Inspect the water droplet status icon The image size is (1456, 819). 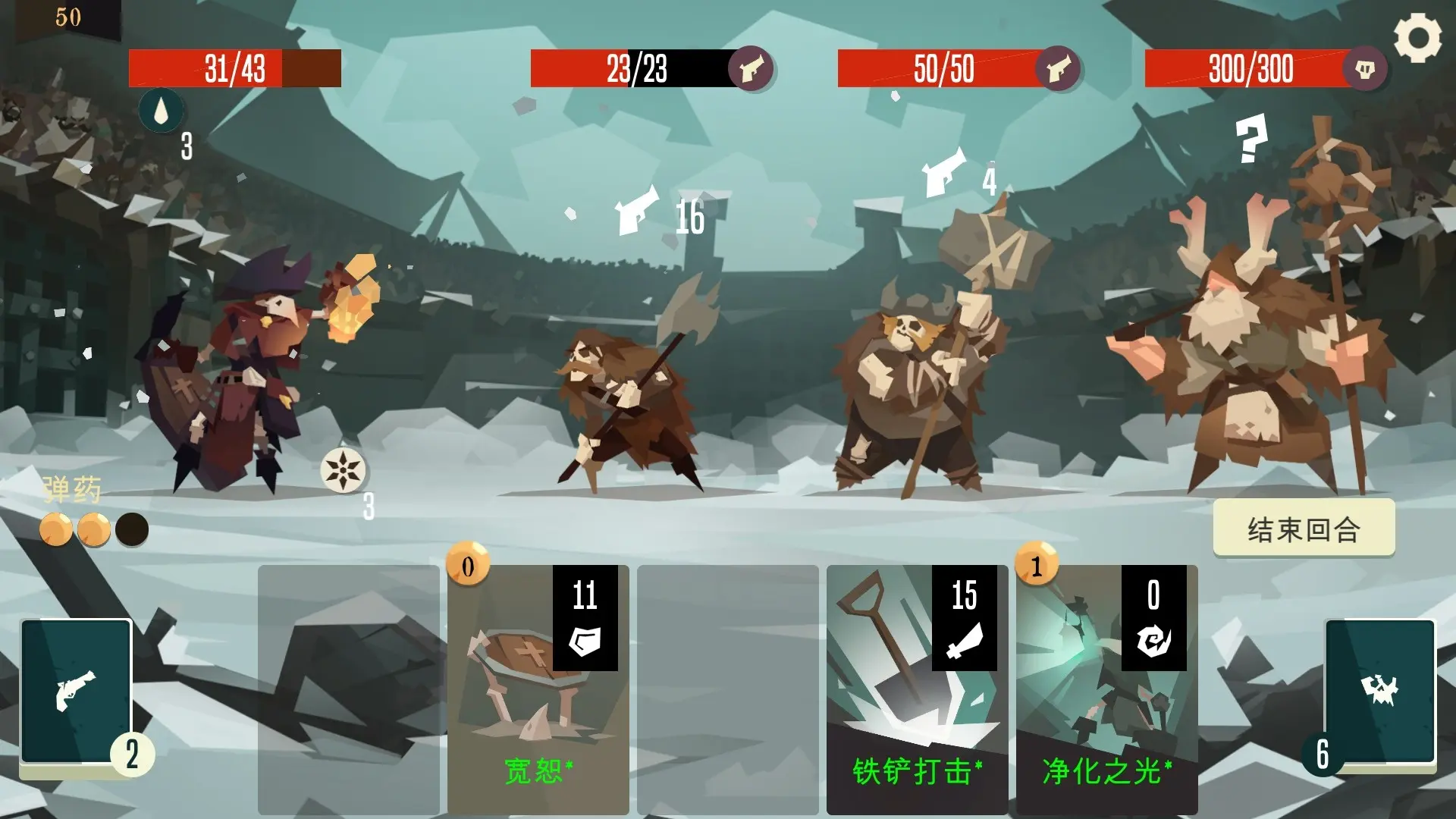click(161, 110)
